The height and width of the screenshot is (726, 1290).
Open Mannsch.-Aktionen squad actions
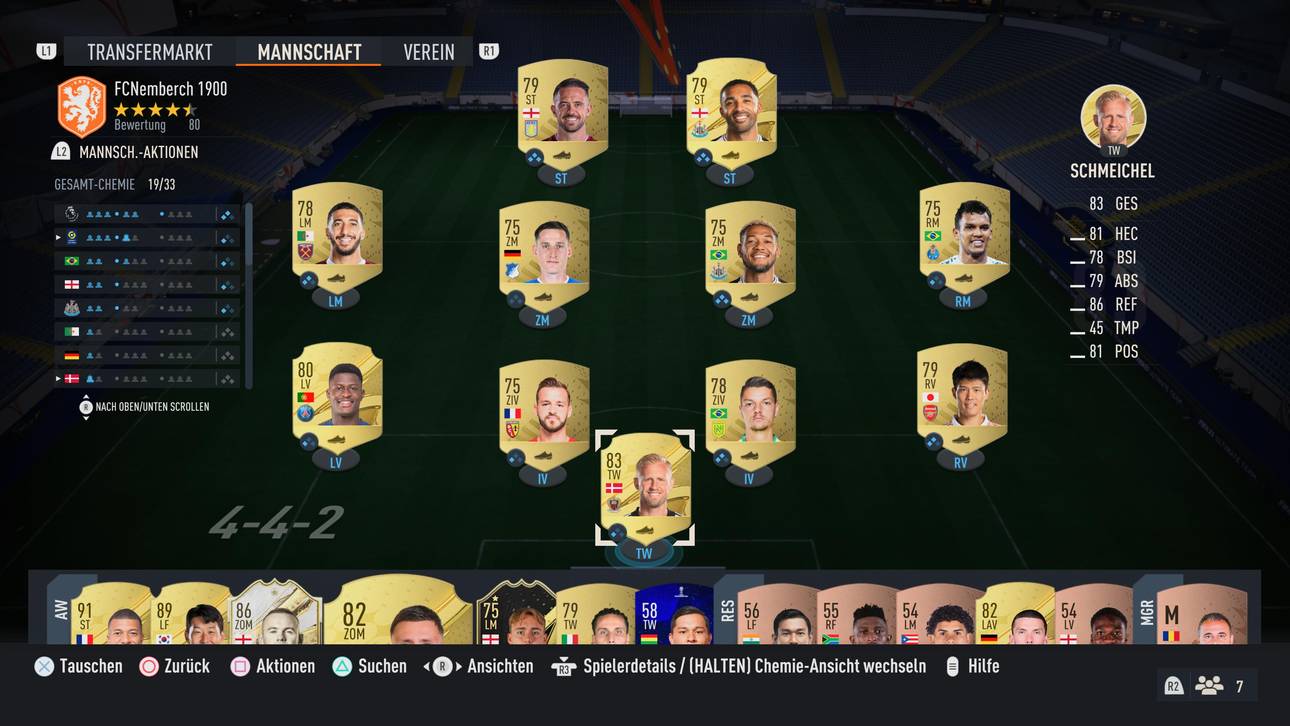138,152
